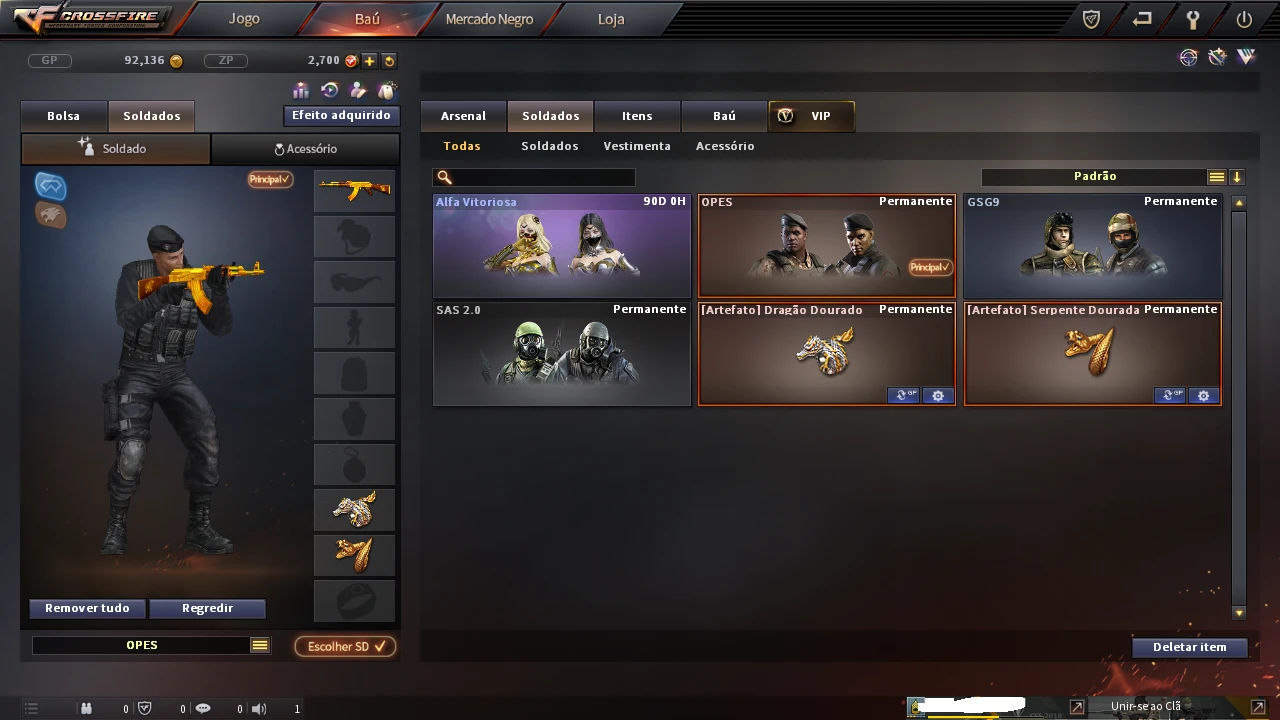Image resolution: width=1280 pixels, height=720 pixels.
Task: Switch to the Vestimenta tab
Action: [x=637, y=146]
